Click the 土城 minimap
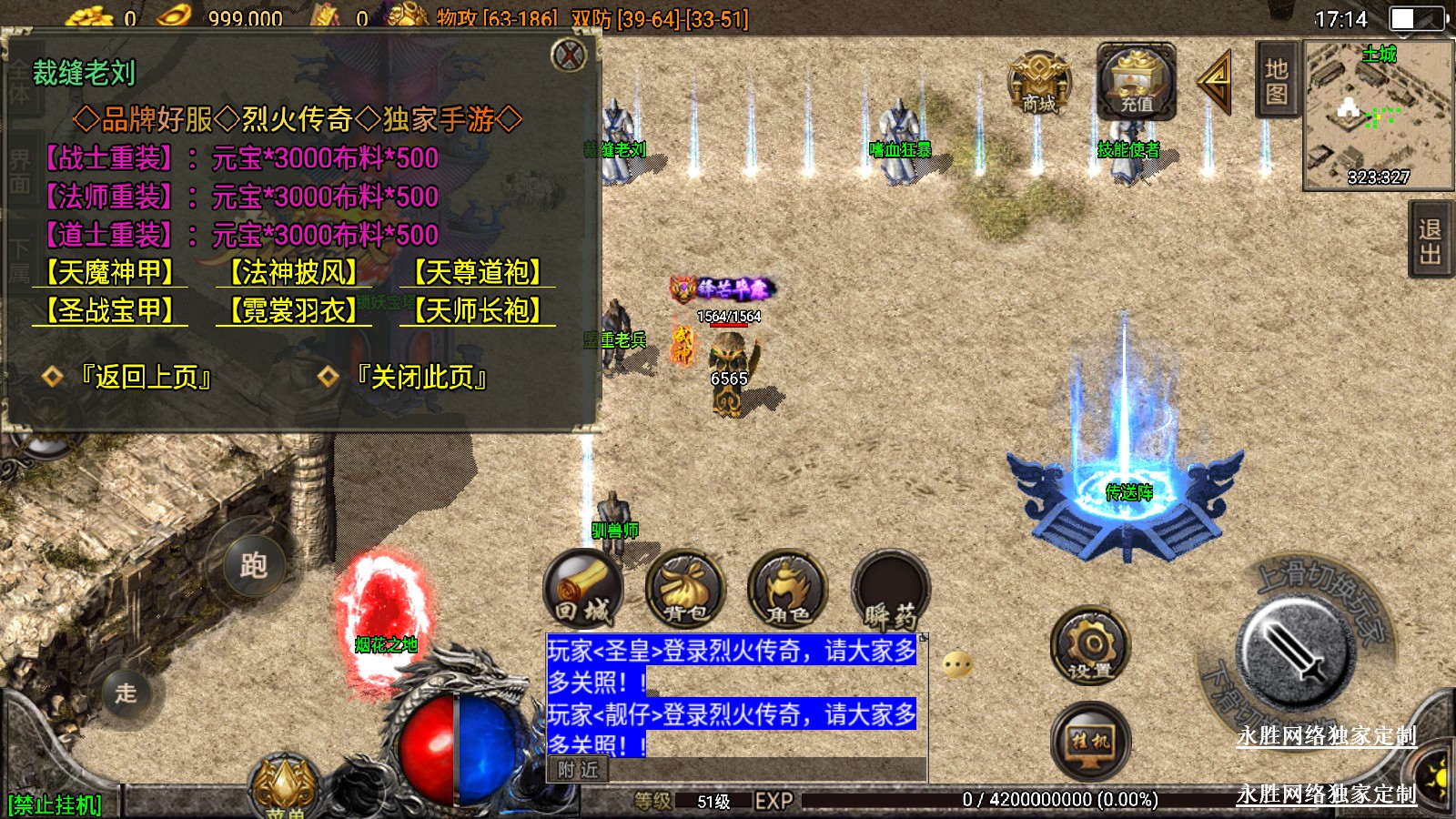 click(x=1378, y=115)
